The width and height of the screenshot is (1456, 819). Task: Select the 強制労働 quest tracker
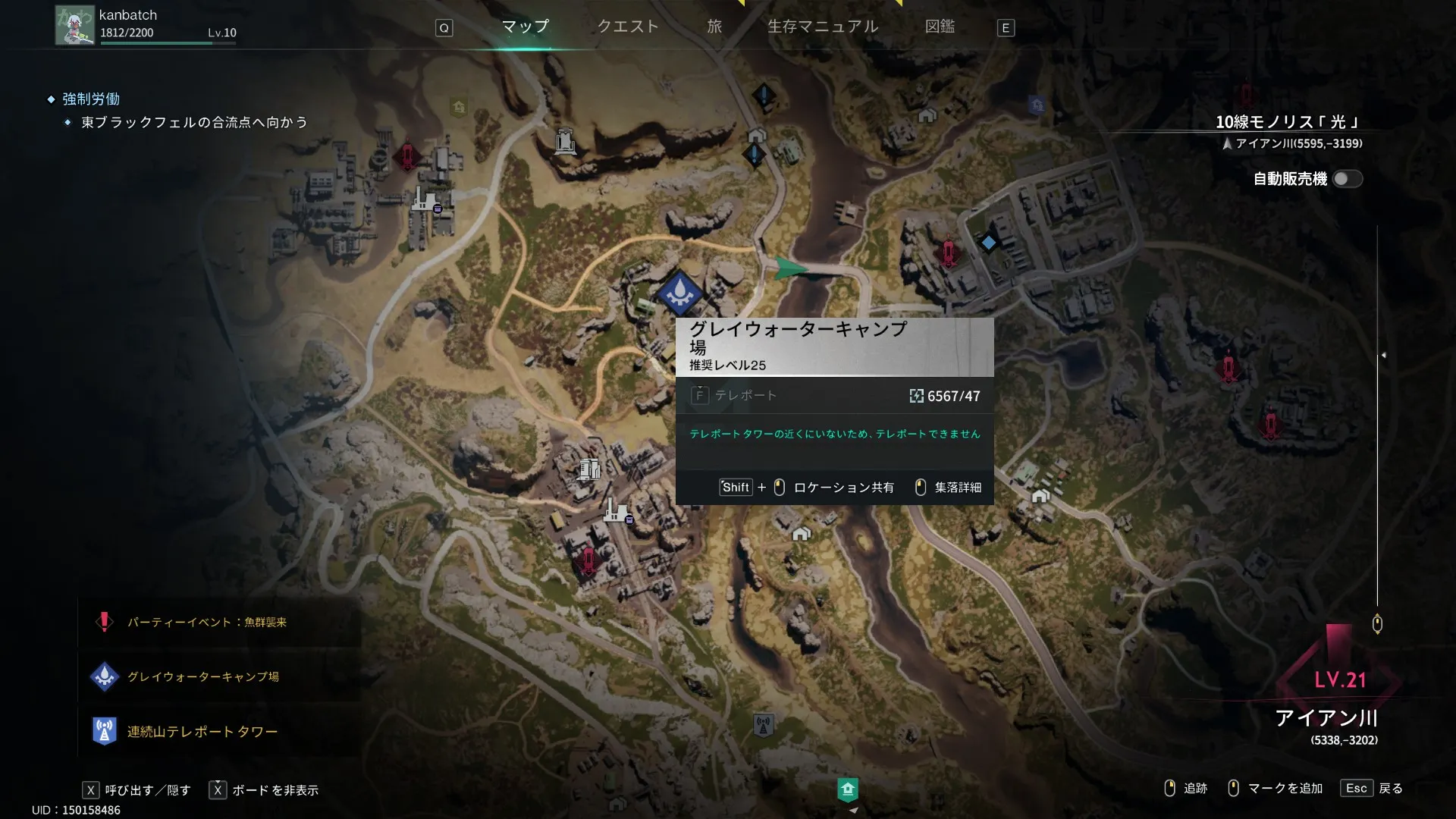click(91, 99)
